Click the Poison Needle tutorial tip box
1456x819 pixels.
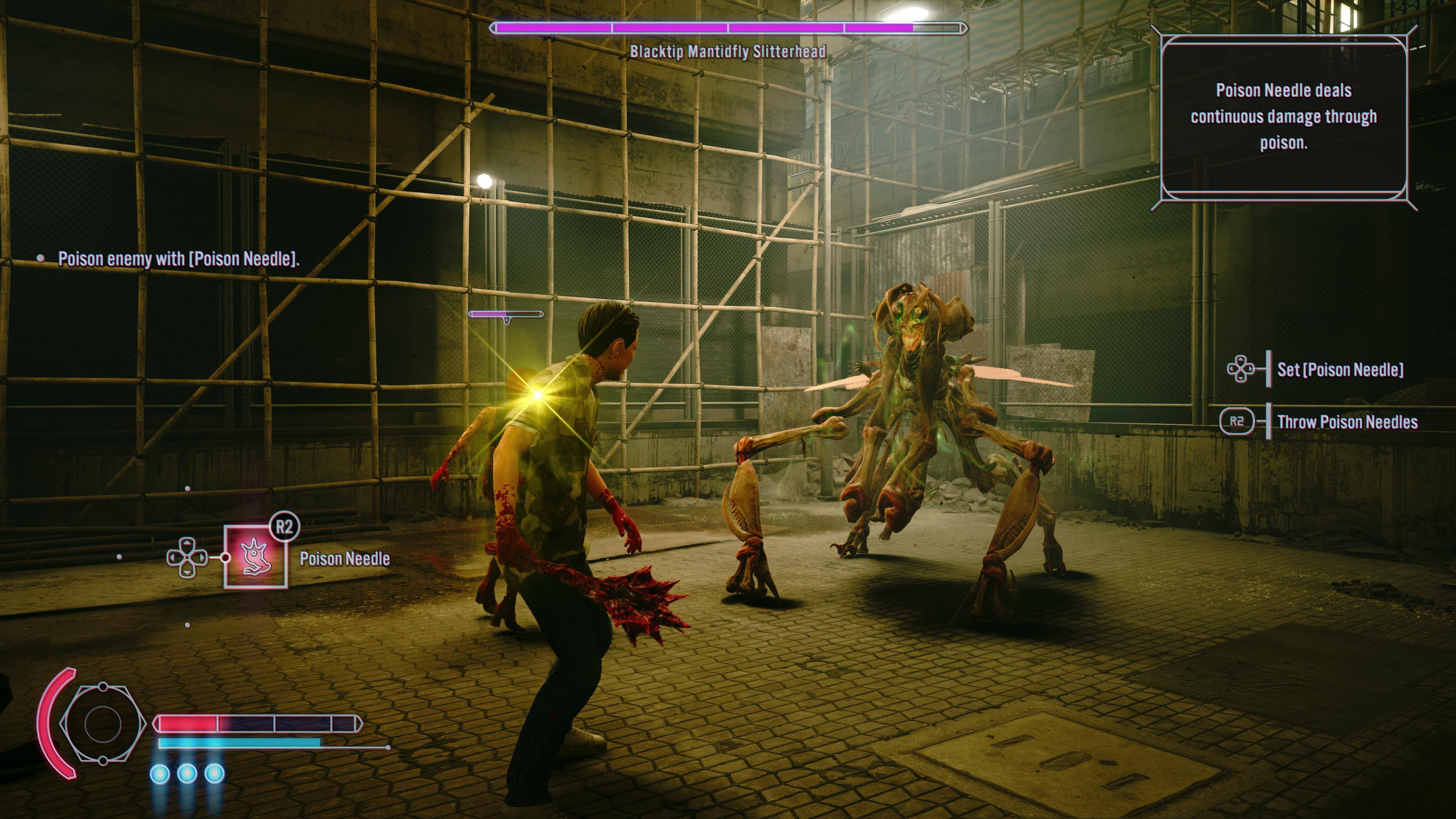[x=1283, y=117]
